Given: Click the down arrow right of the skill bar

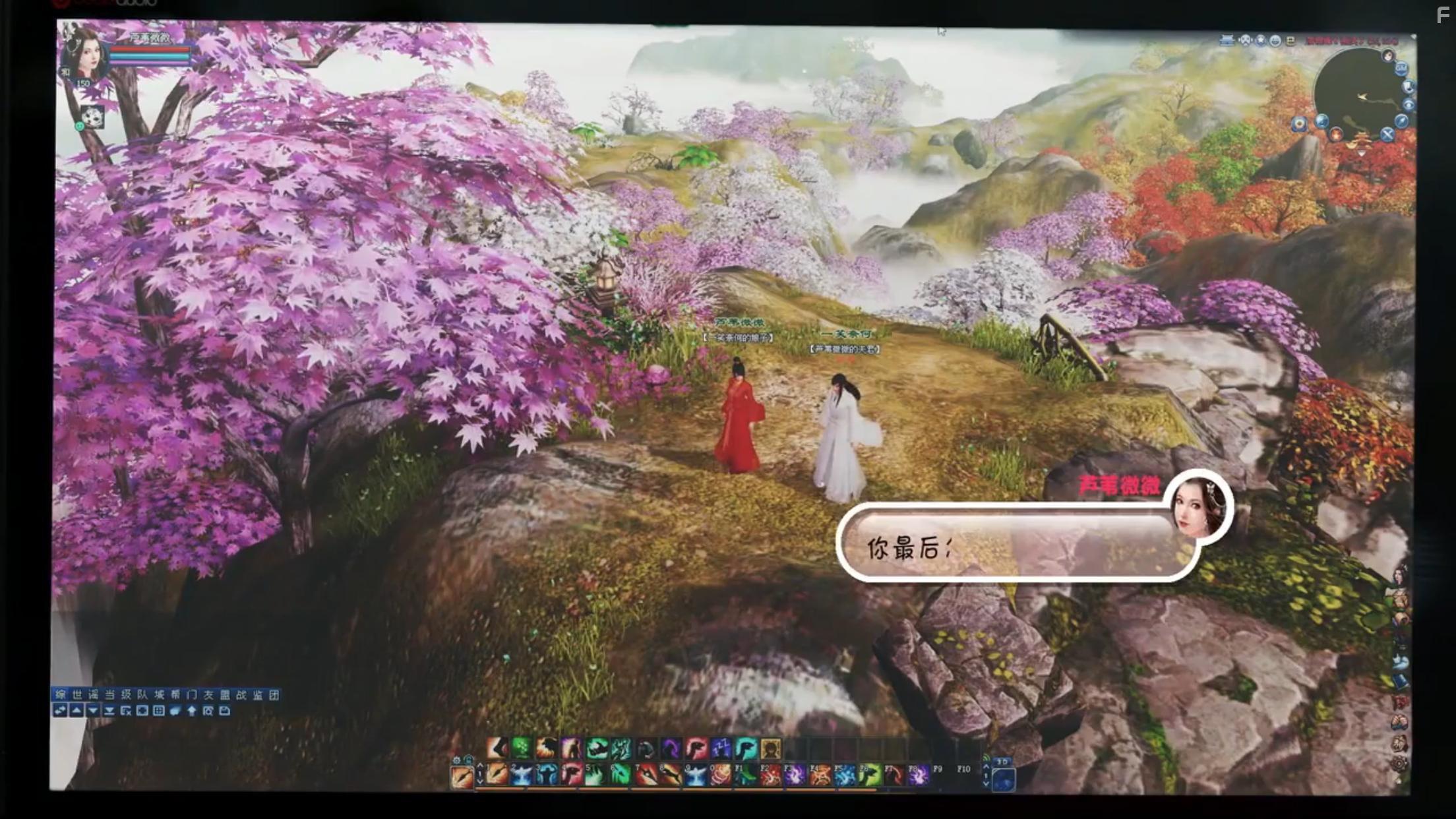Looking at the screenshot, I should 986,783.
